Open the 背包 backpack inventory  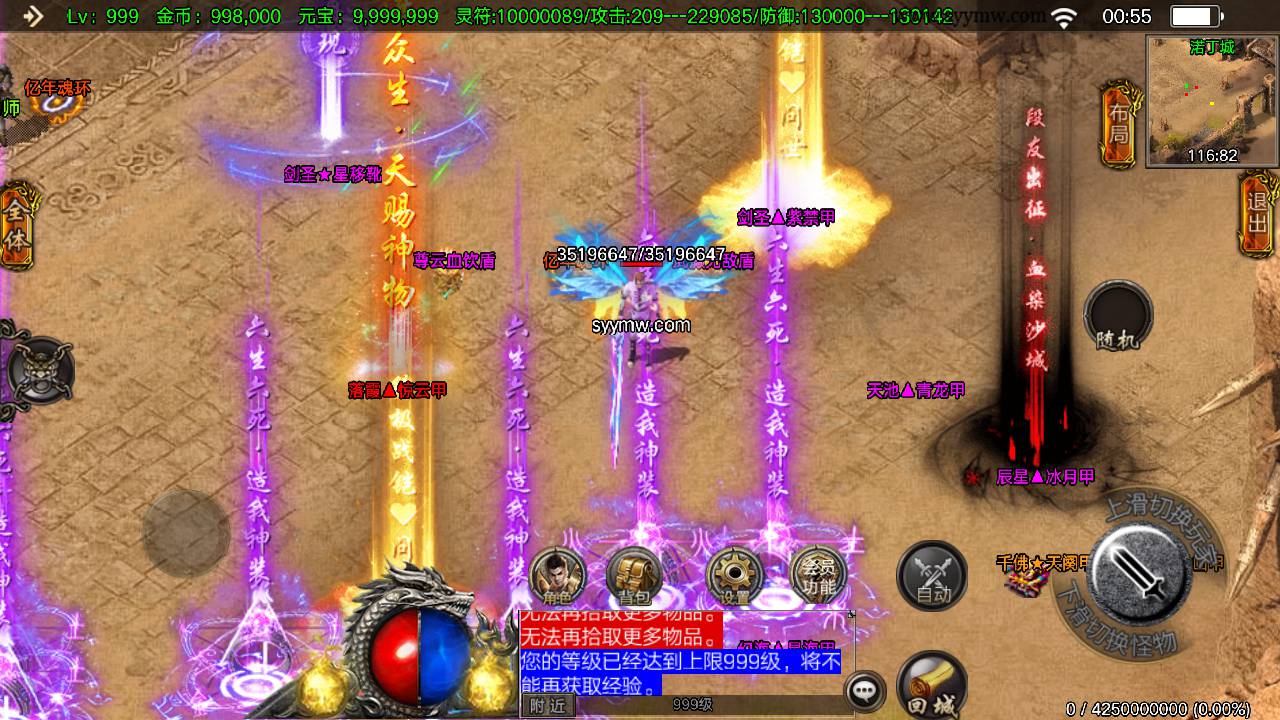(x=634, y=576)
